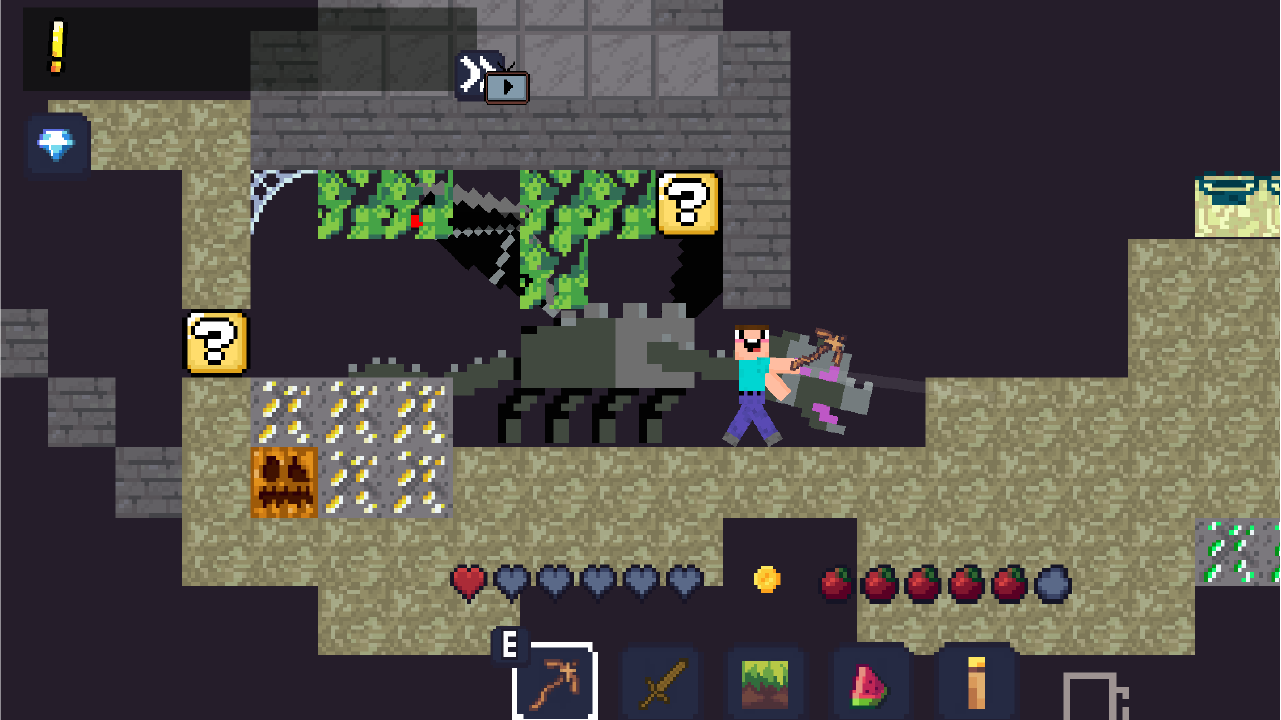This screenshot has width=1281, height=720.
Task: Click the red heart on the health bar
Action: pos(466,581)
